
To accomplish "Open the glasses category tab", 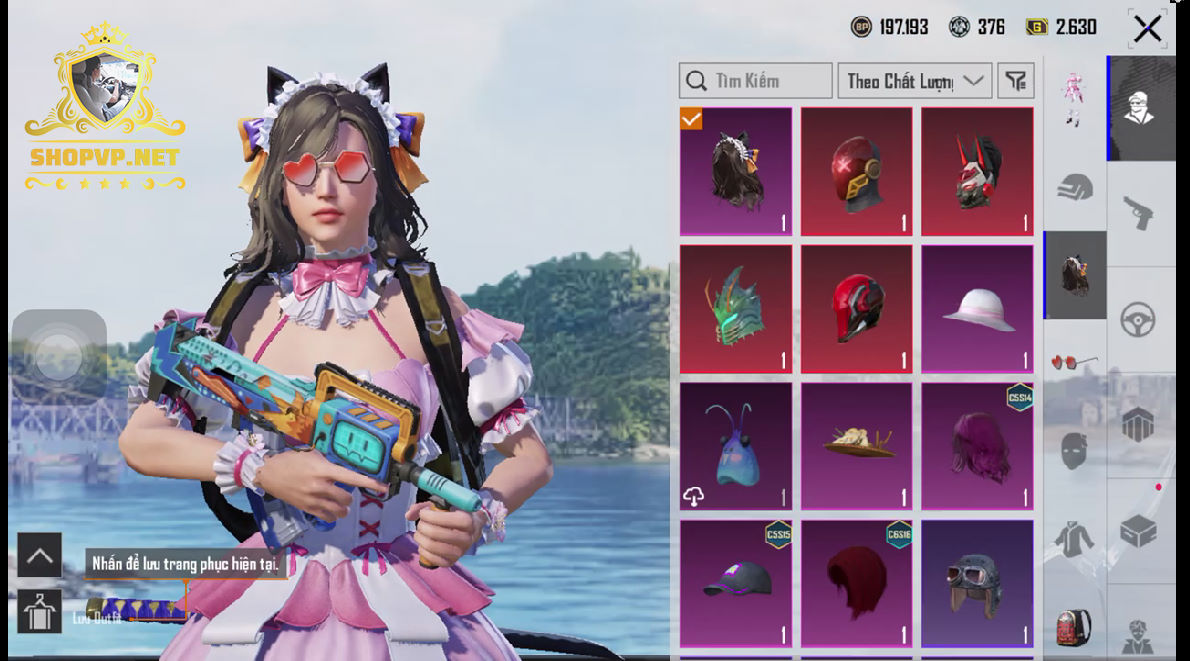I will 1075,361.
